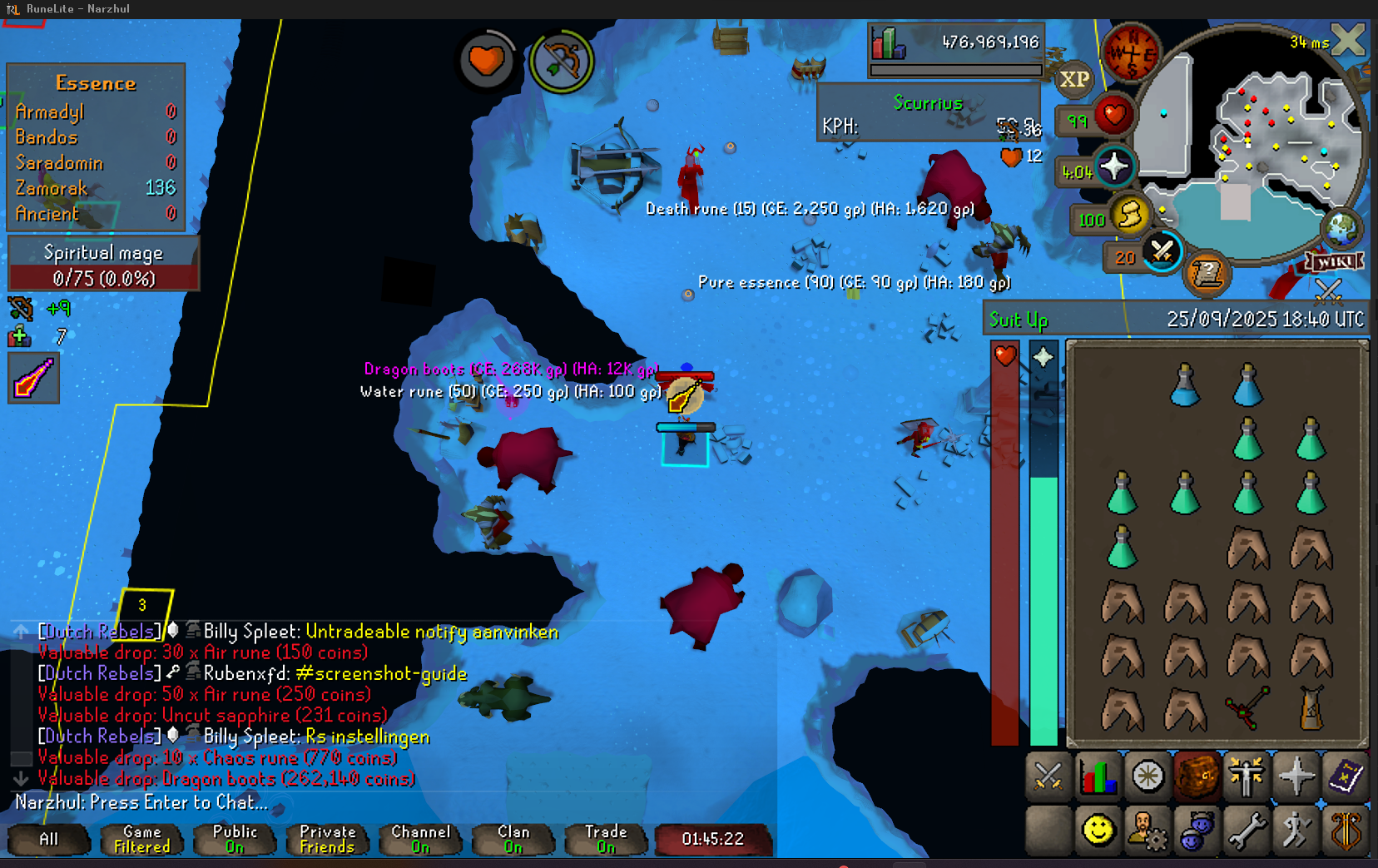
Task: Select the All chat filter
Action: coord(49,839)
